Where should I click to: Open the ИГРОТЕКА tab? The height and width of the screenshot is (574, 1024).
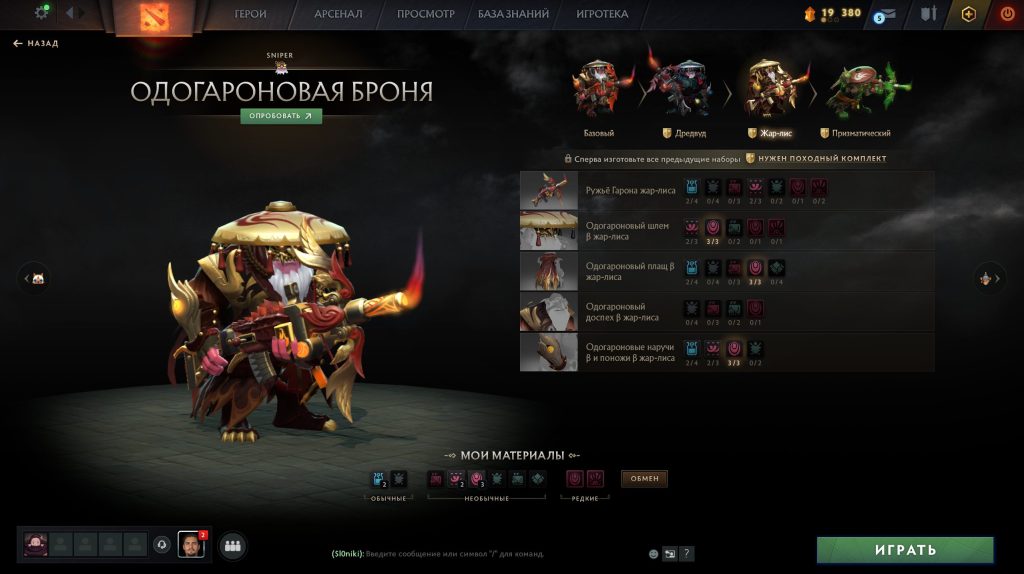[602, 14]
